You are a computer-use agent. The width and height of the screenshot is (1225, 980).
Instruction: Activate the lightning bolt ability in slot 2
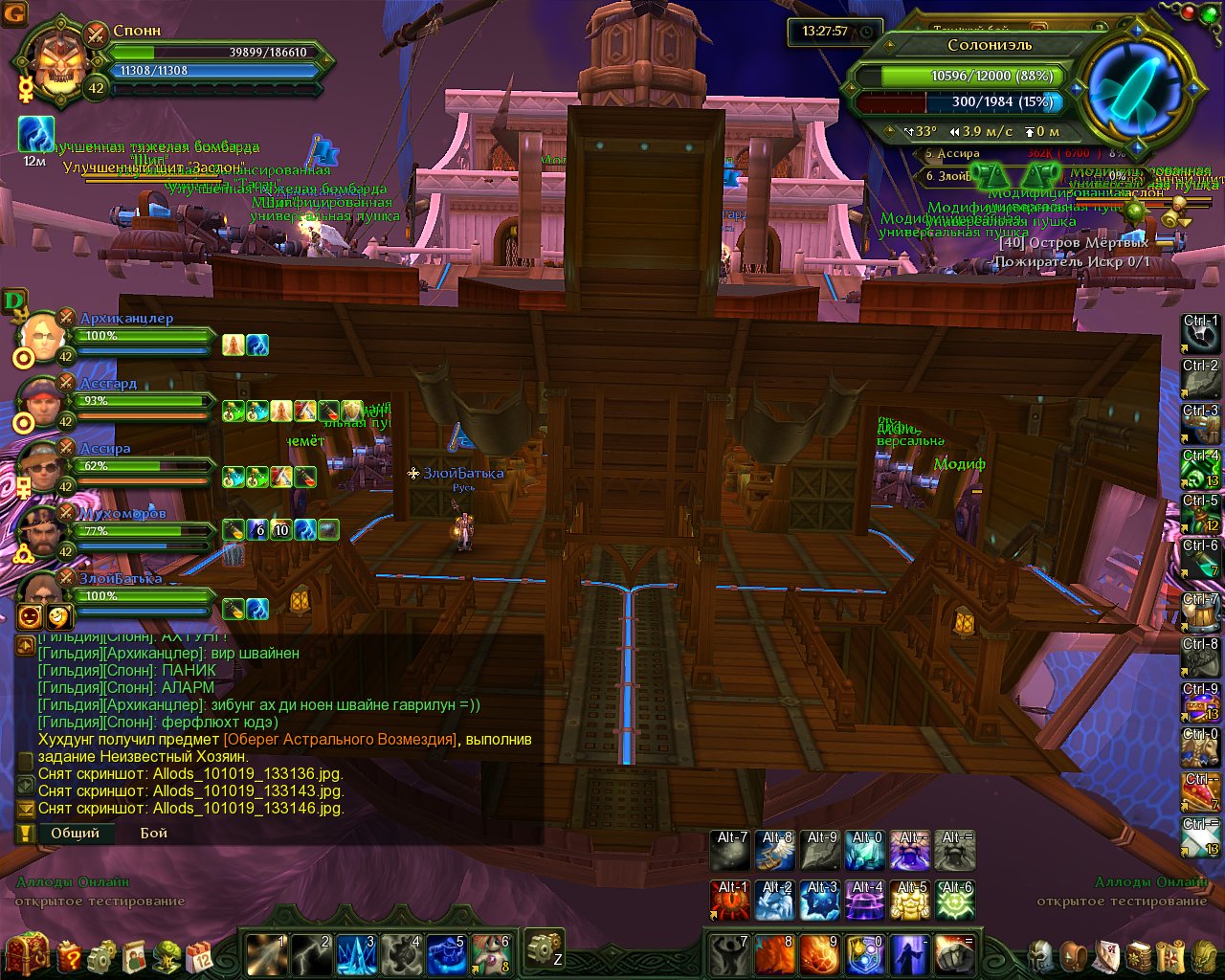[311, 953]
